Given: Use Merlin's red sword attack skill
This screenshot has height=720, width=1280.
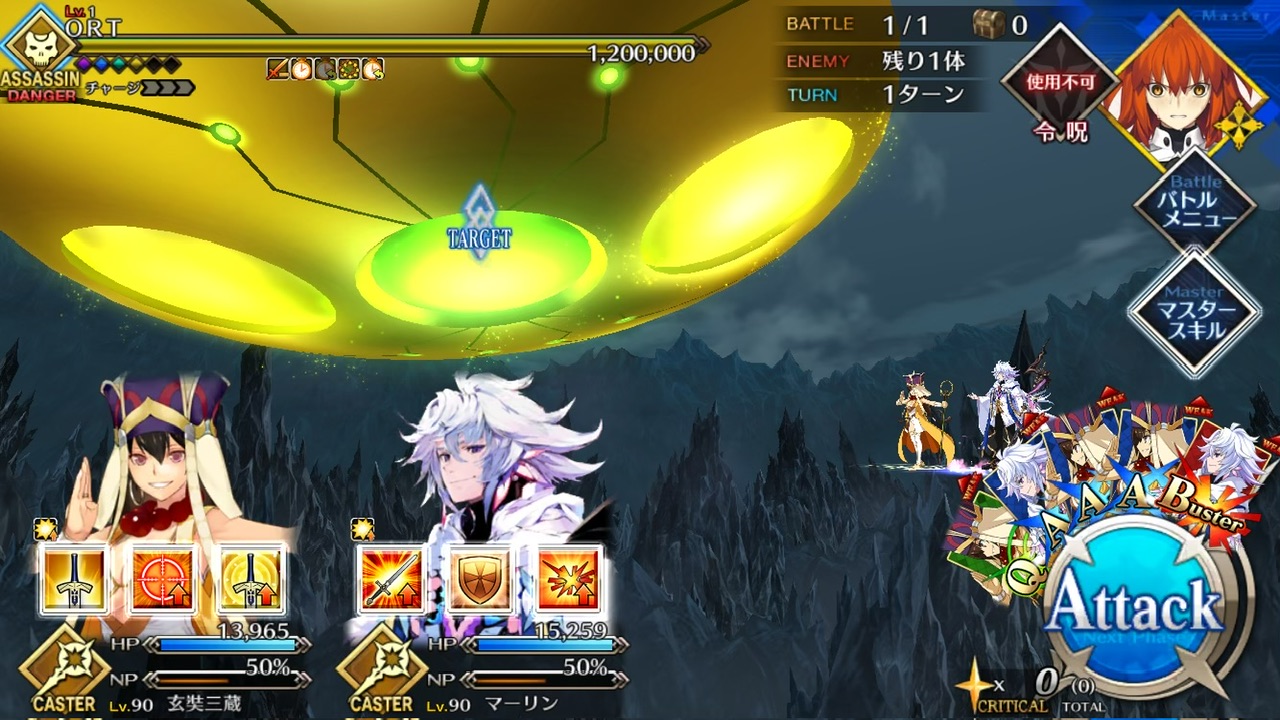Looking at the screenshot, I should coord(392,579).
